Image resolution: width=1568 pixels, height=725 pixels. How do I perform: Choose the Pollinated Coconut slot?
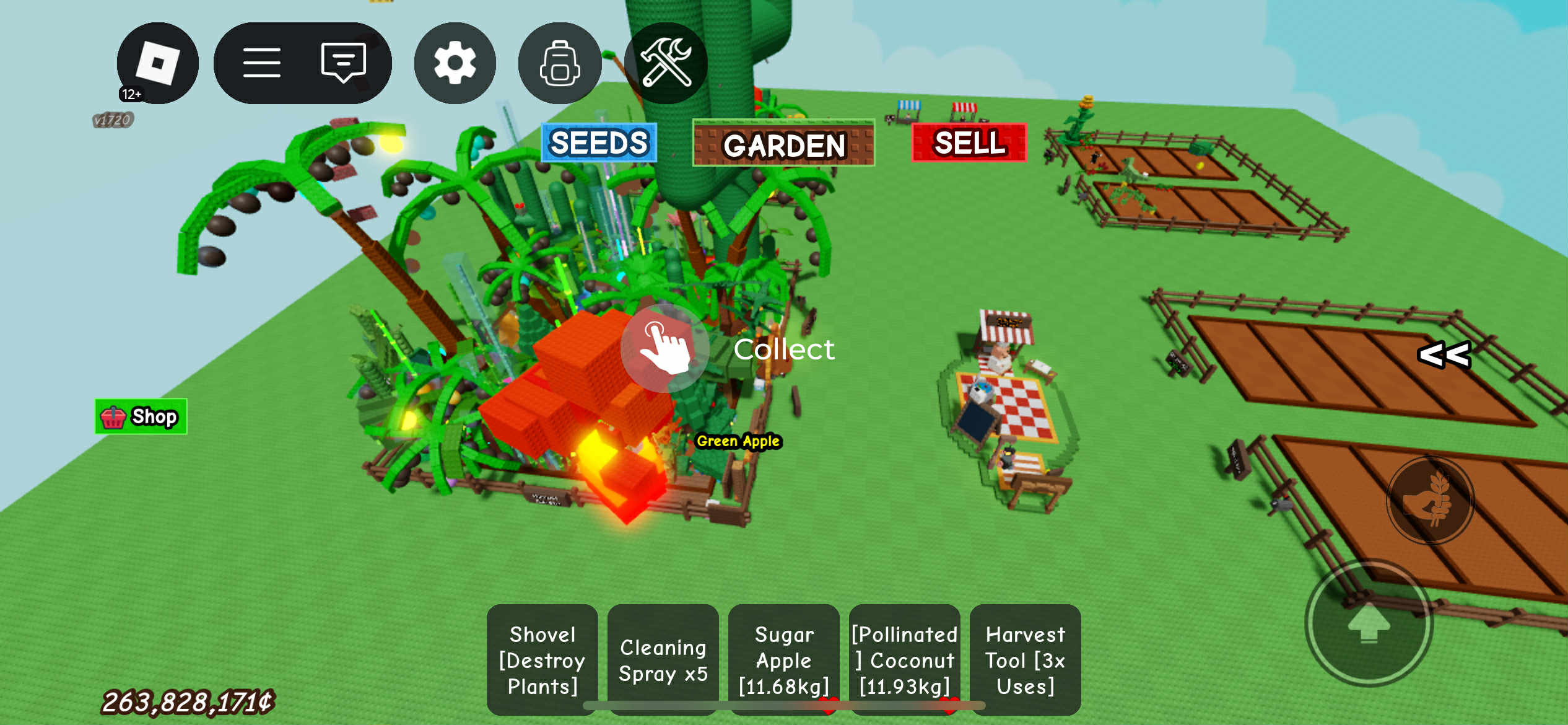click(904, 660)
